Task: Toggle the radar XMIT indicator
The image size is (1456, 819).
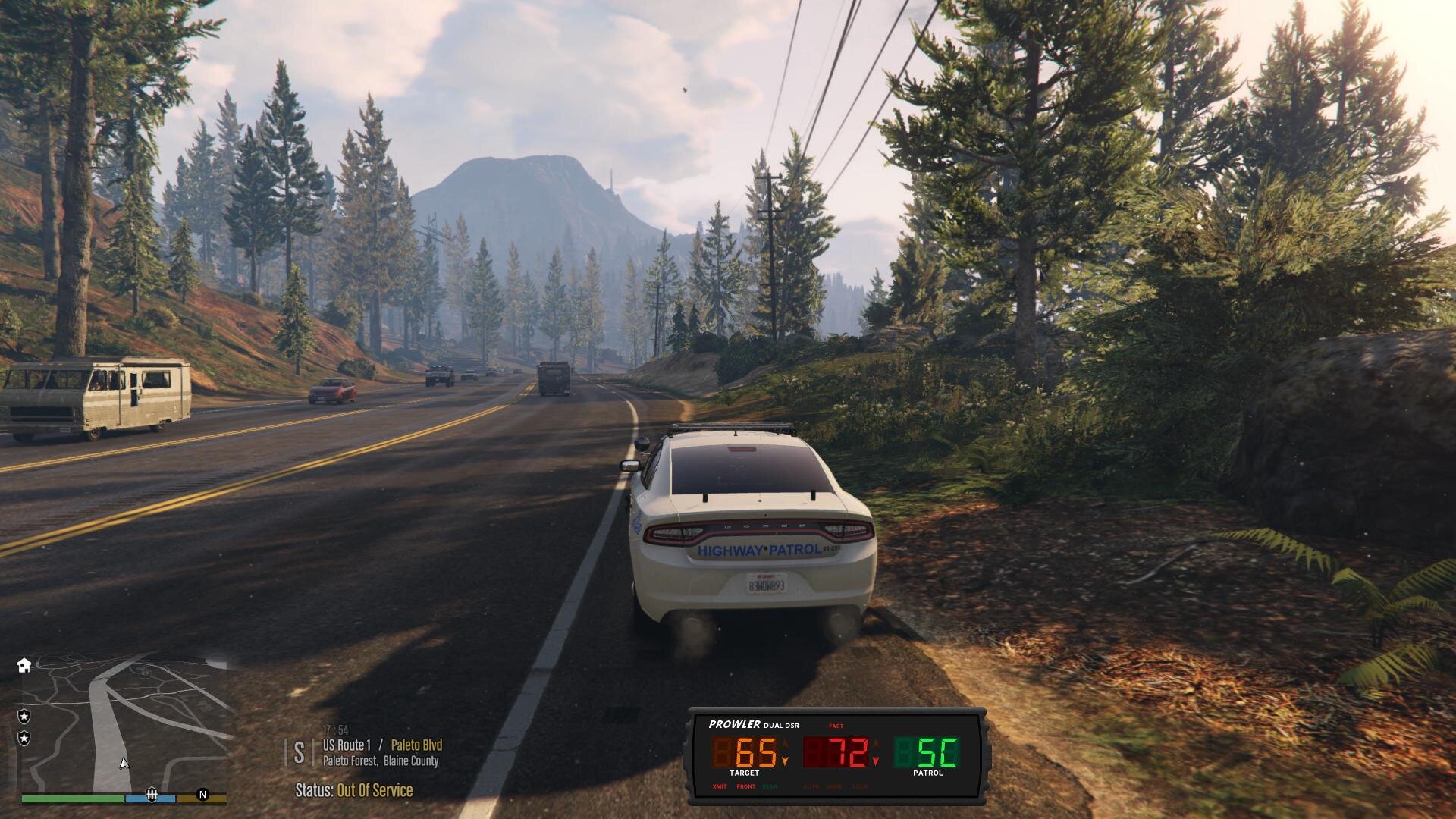Action: click(x=719, y=786)
